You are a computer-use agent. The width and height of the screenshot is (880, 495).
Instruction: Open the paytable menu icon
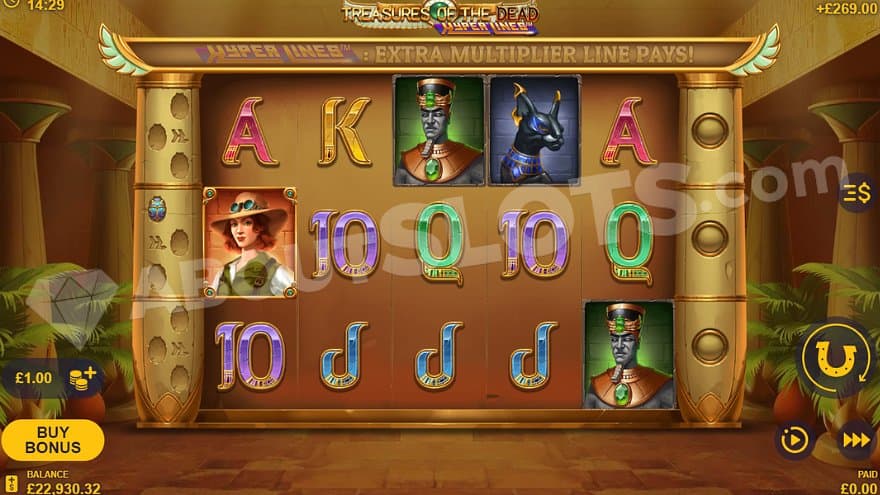856,193
